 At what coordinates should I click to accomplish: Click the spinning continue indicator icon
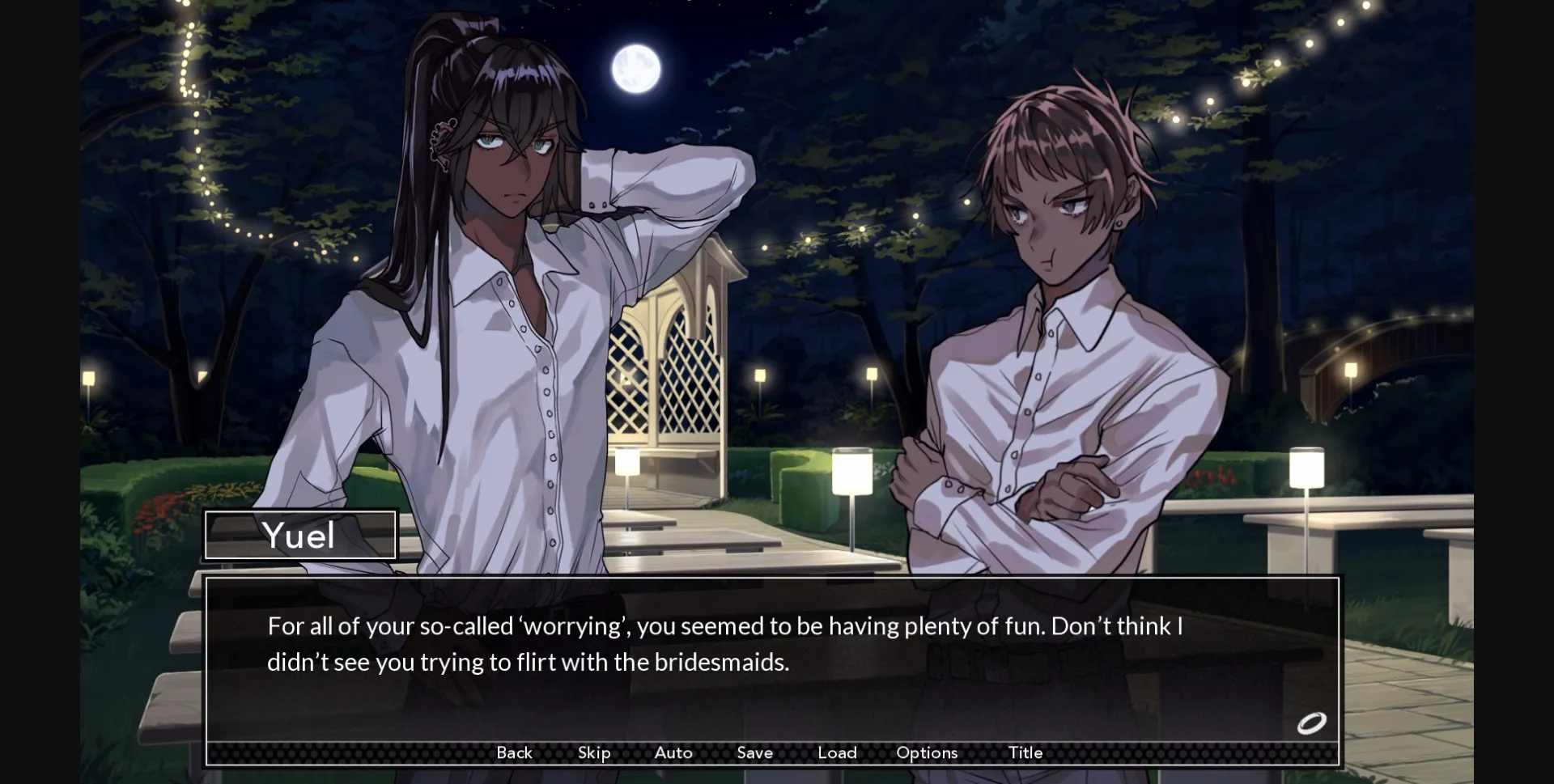click(1313, 723)
